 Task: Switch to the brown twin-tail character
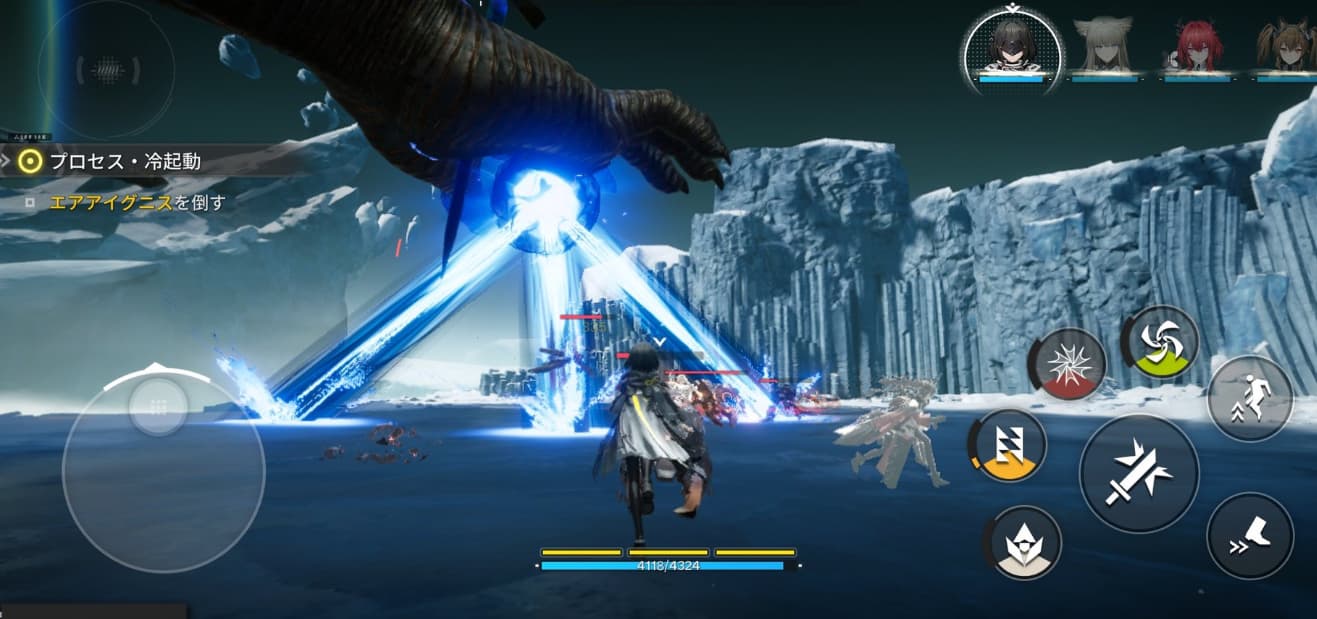(x=1287, y=46)
